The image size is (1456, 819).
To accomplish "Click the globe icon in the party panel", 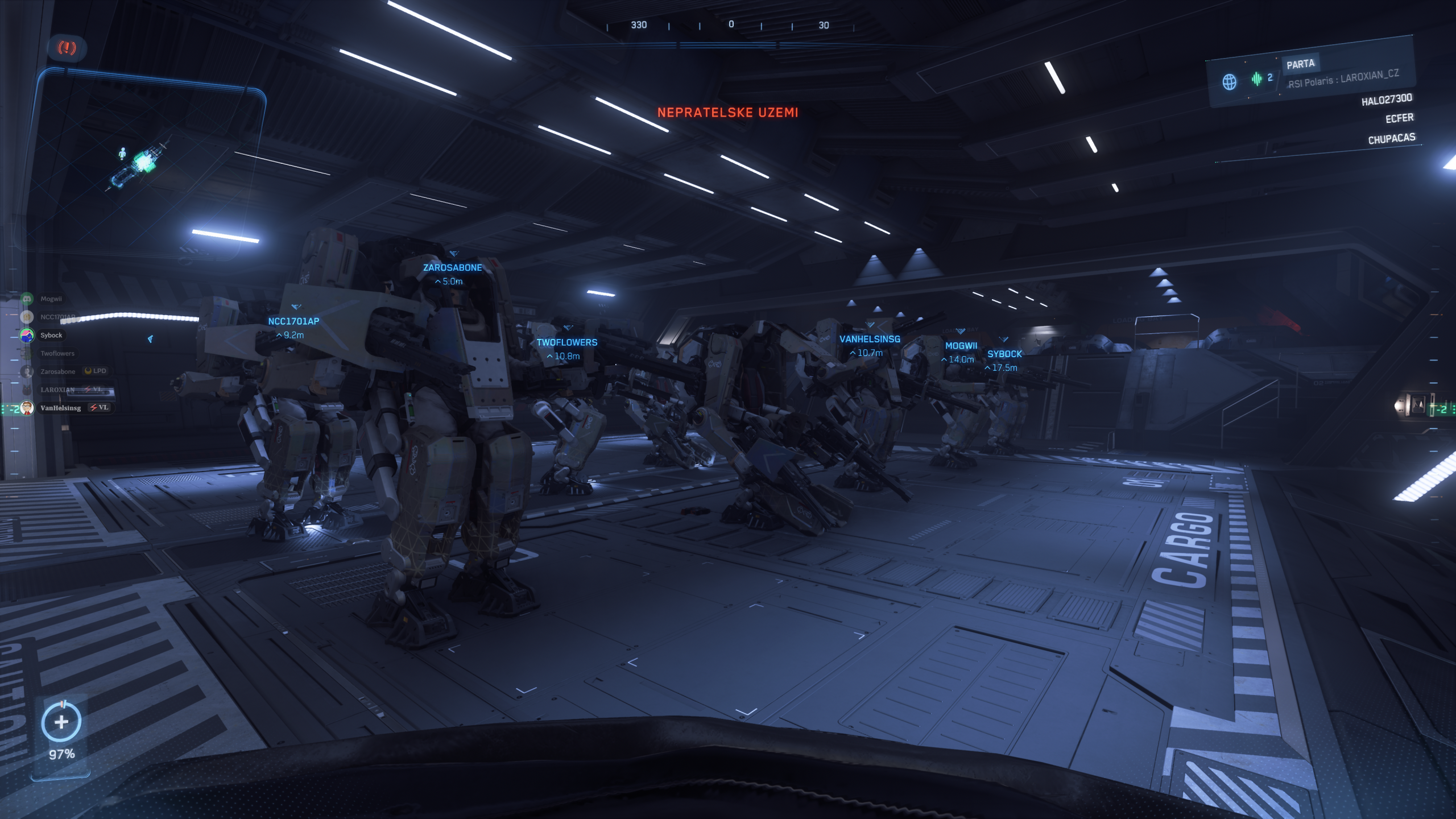I will tap(1229, 82).
